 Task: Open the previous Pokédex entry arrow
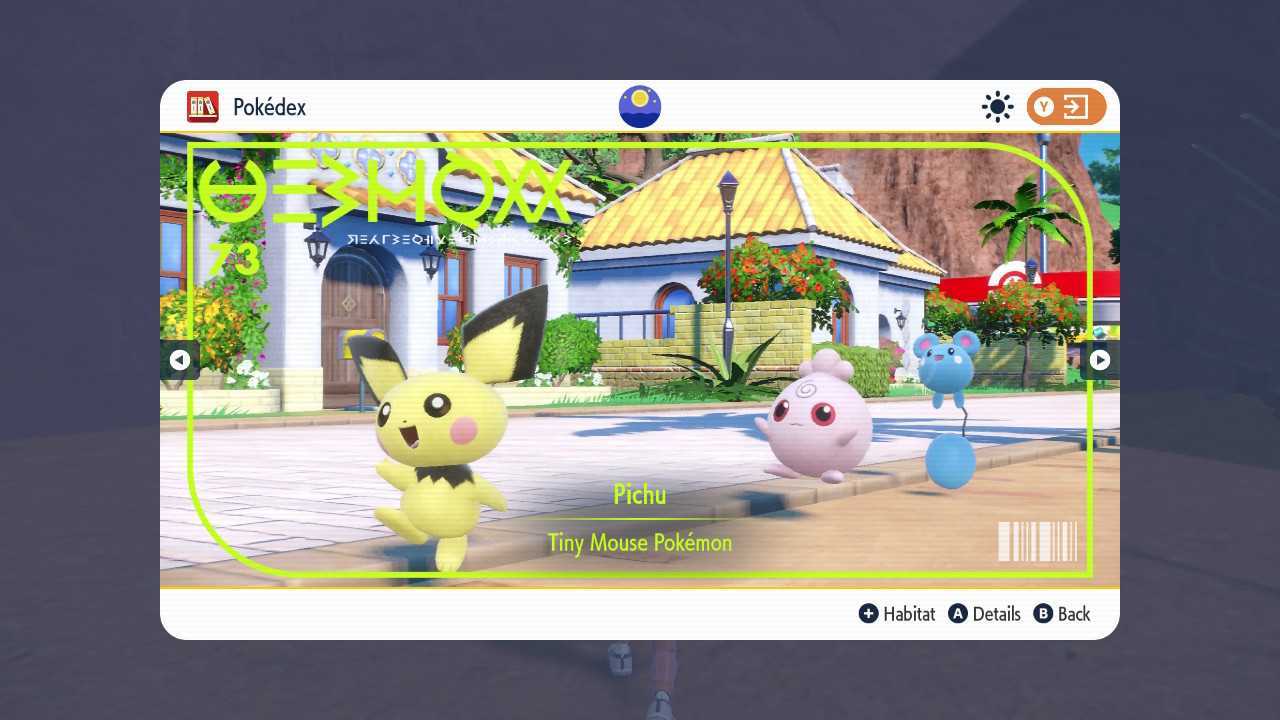click(181, 359)
